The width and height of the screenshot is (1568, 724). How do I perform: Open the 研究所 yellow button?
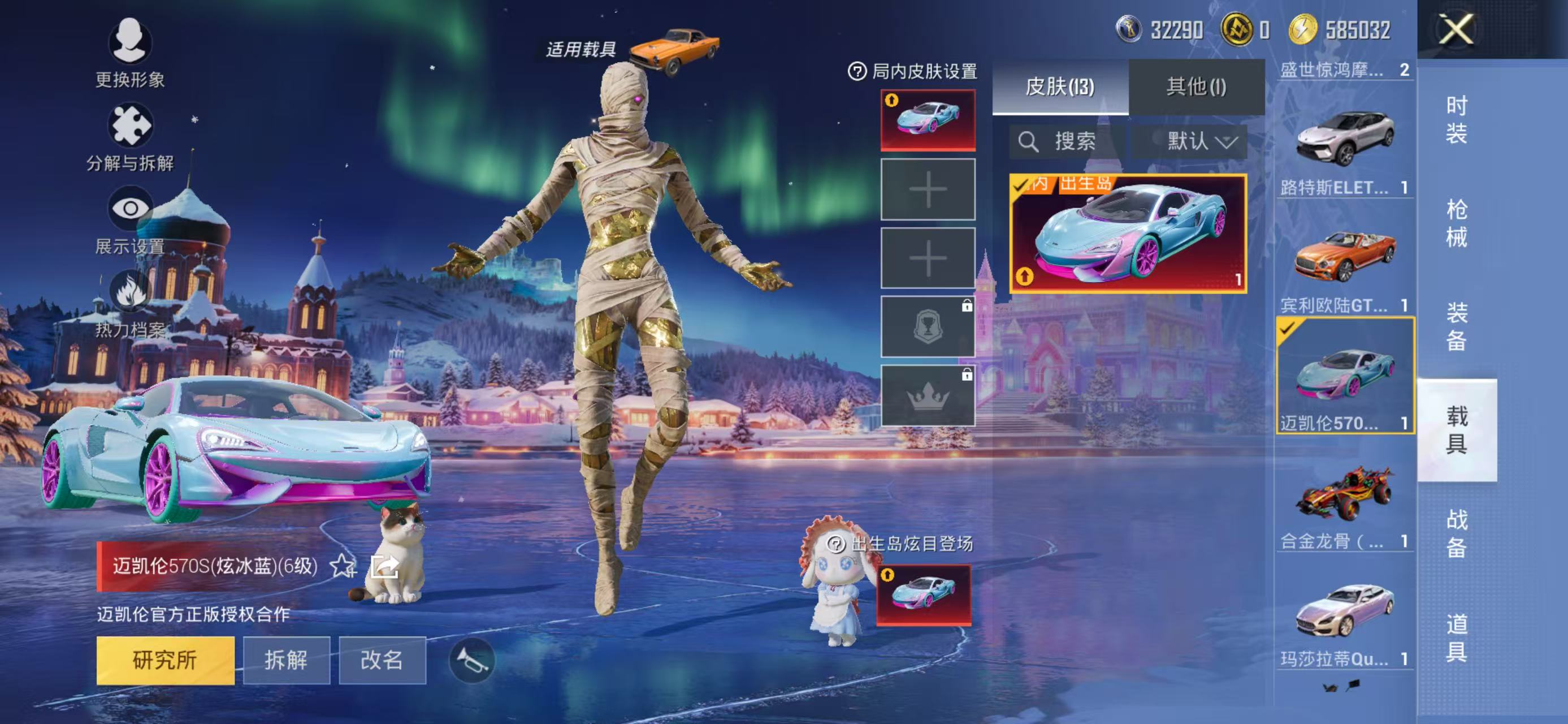click(165, 660)
